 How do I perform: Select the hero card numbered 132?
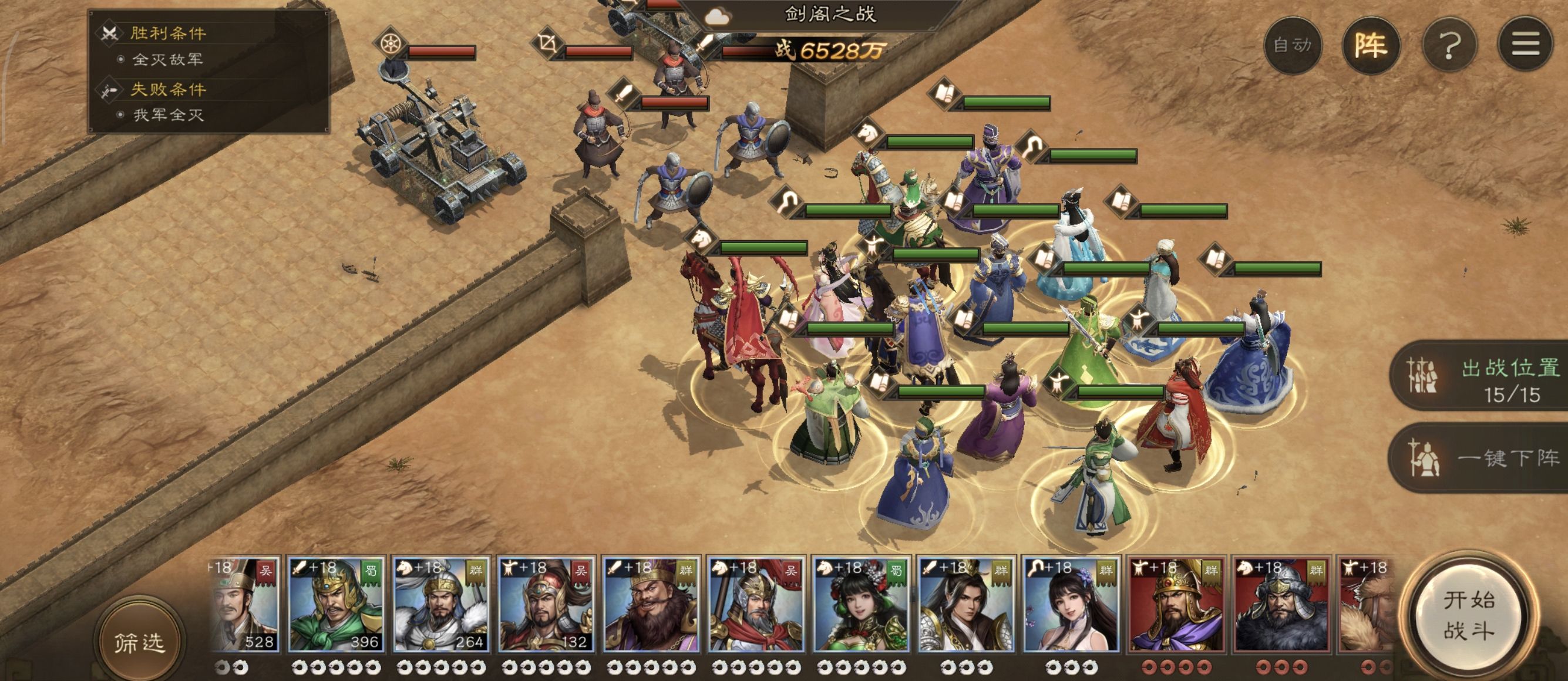click(546, 605)
